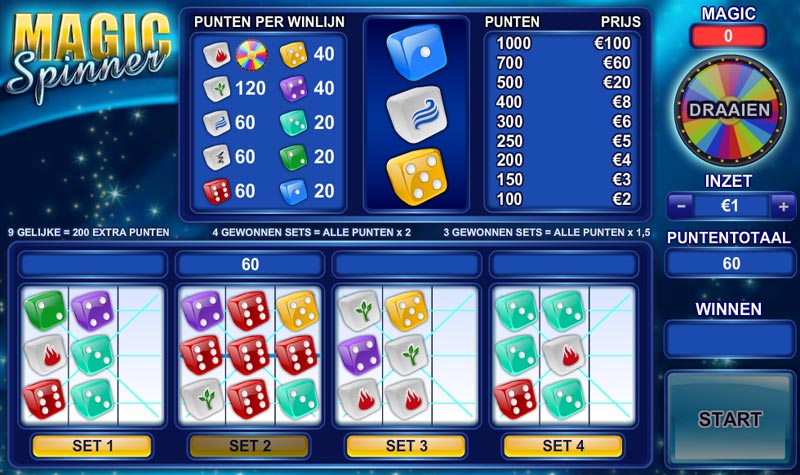Increase the bet with the plus button
Image resolution: width=800 pixels, height=475 pixels.
pyautogui.click(x=783, y=207)
